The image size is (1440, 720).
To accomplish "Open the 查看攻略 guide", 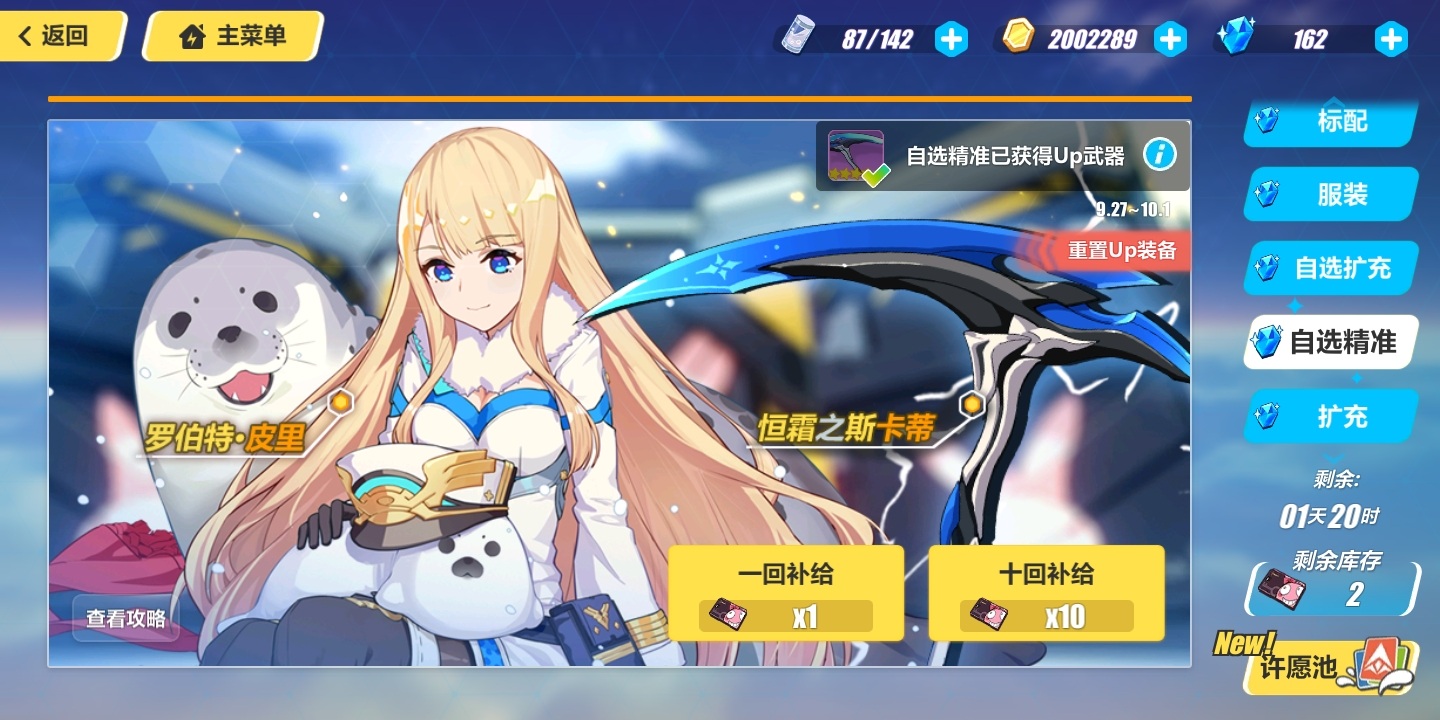I will pos(126,618).
